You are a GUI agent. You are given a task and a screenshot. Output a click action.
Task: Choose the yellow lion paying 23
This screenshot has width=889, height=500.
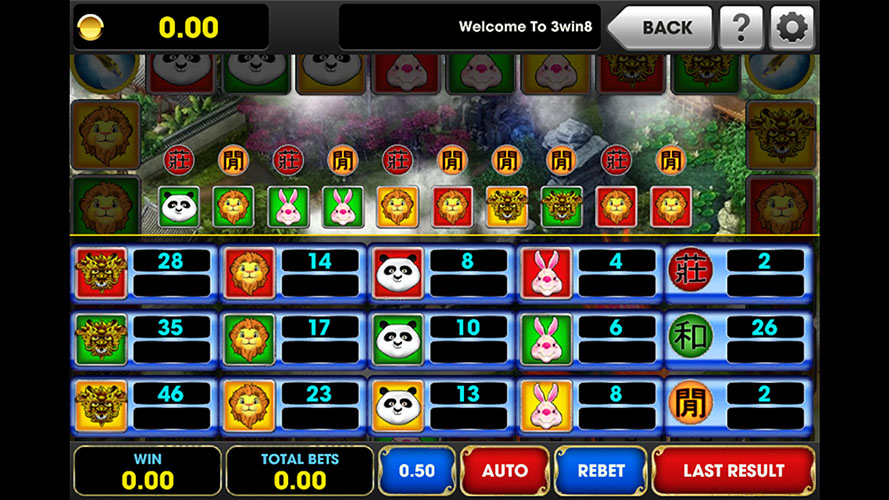click(250, 405)
